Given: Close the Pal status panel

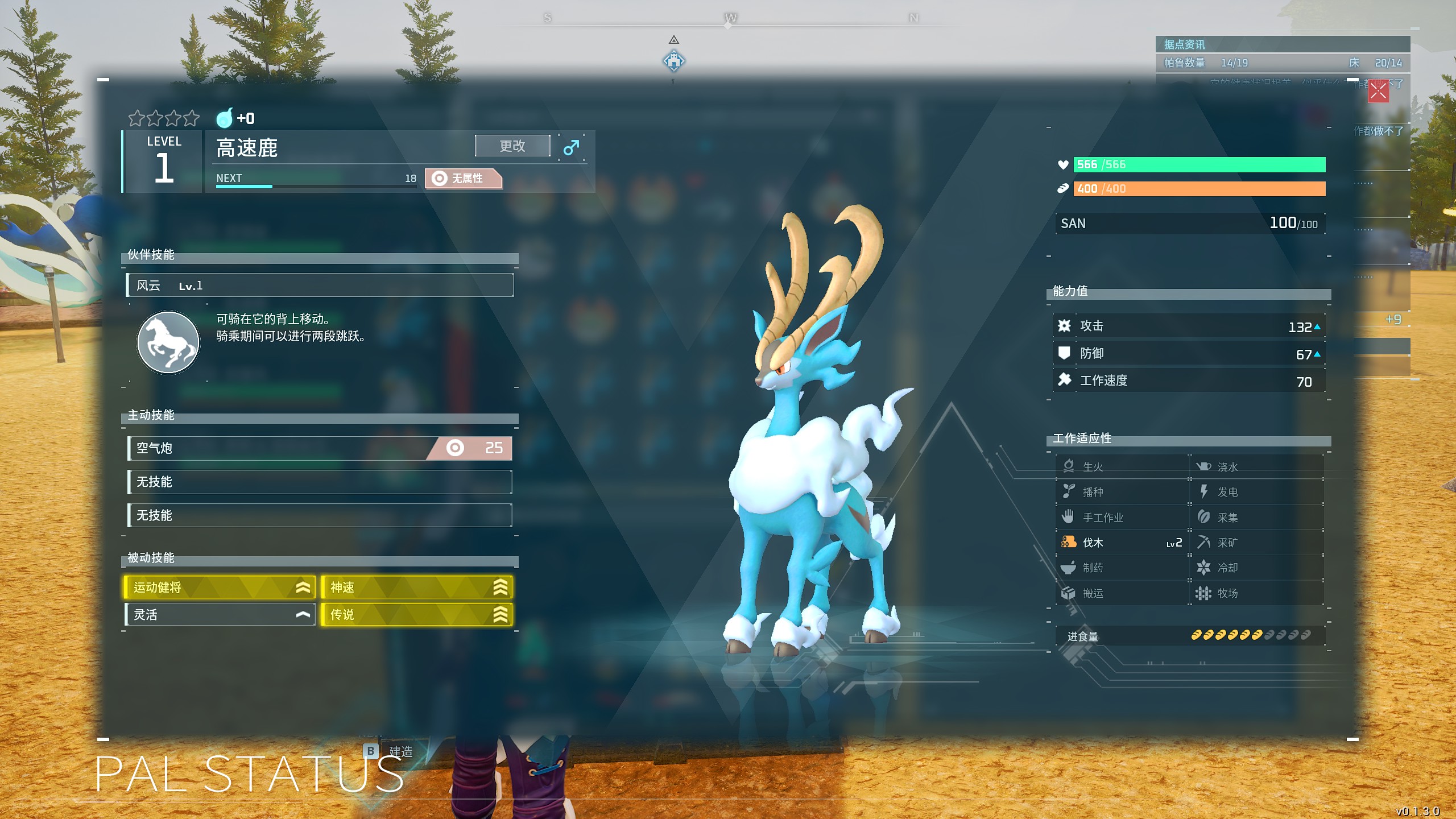Looking at the screenshot, I should coord(1378,91).
